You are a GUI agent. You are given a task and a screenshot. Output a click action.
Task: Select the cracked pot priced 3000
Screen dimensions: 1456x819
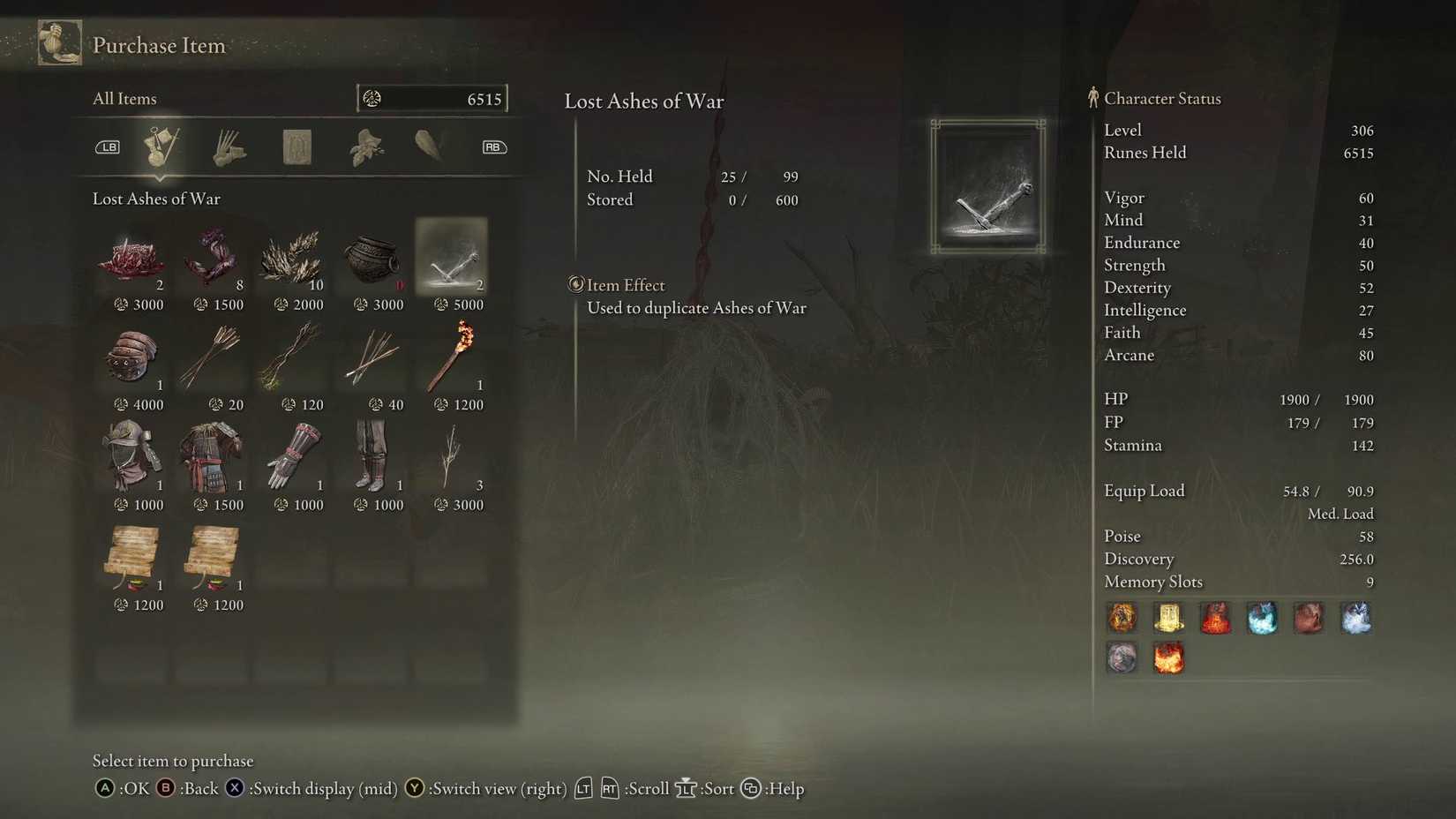tap(372, 258)
